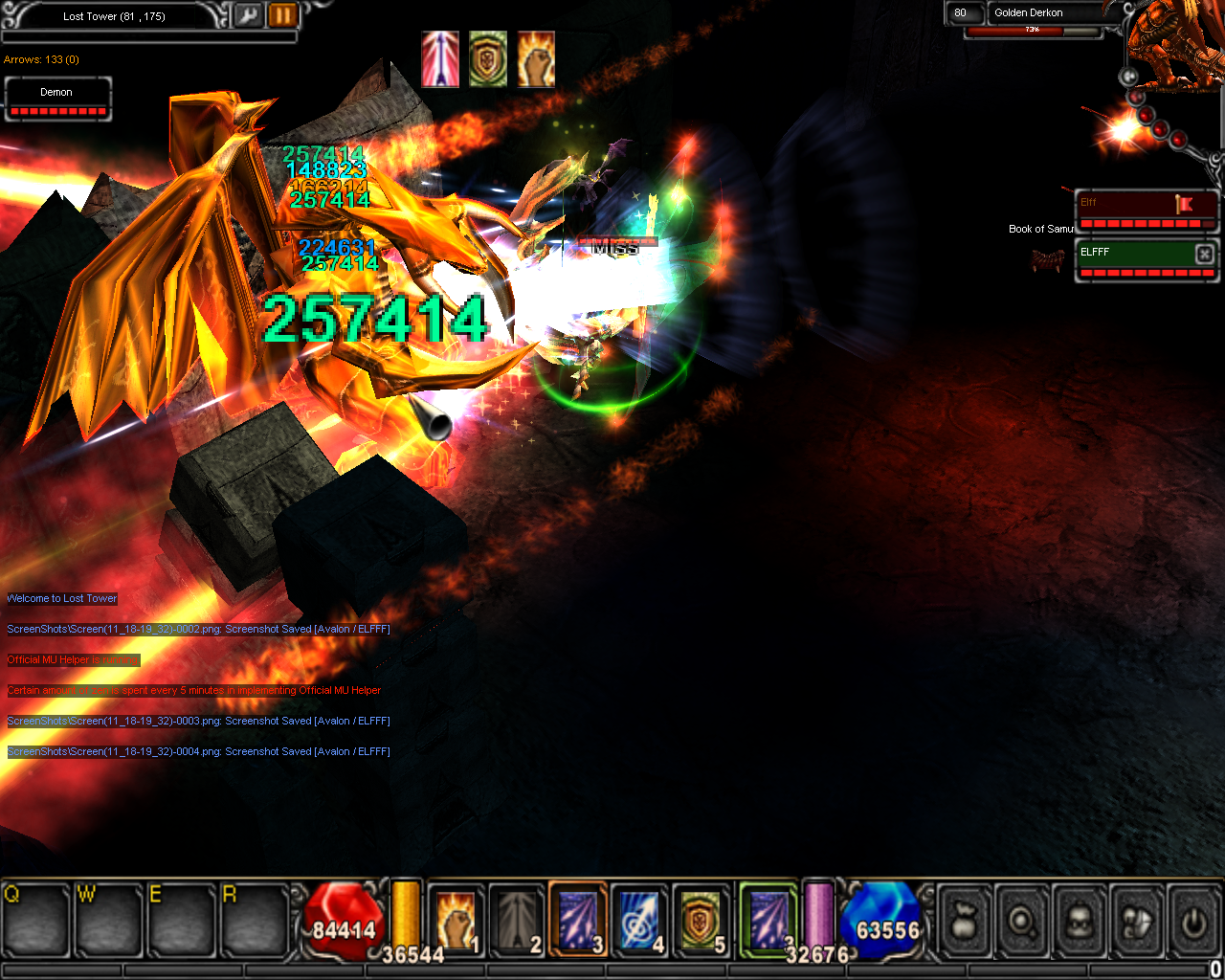Select party member ELFFF's frame
The width and height of the screenshot is (1225, 980).
tap(1134, 258)
